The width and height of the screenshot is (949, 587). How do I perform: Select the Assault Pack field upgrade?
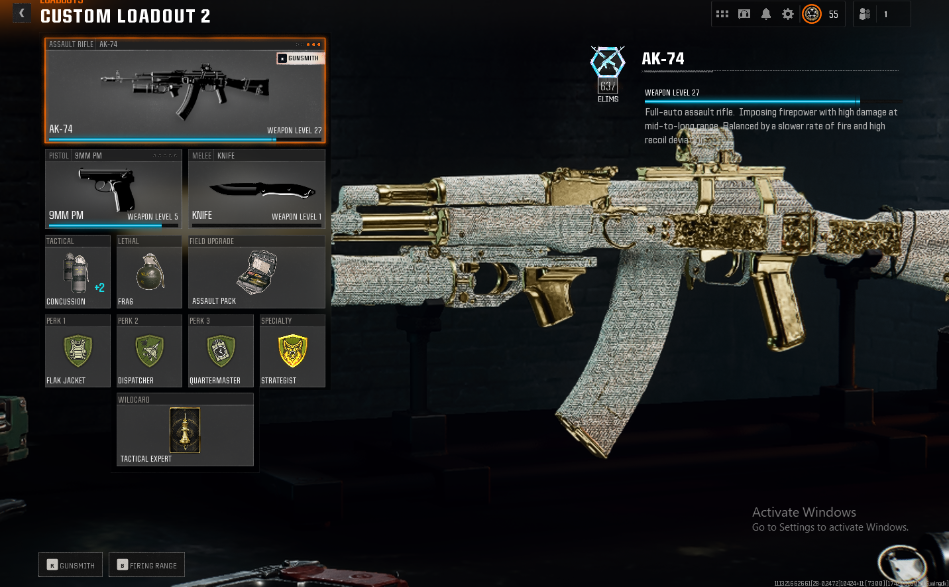pos(256,272)
